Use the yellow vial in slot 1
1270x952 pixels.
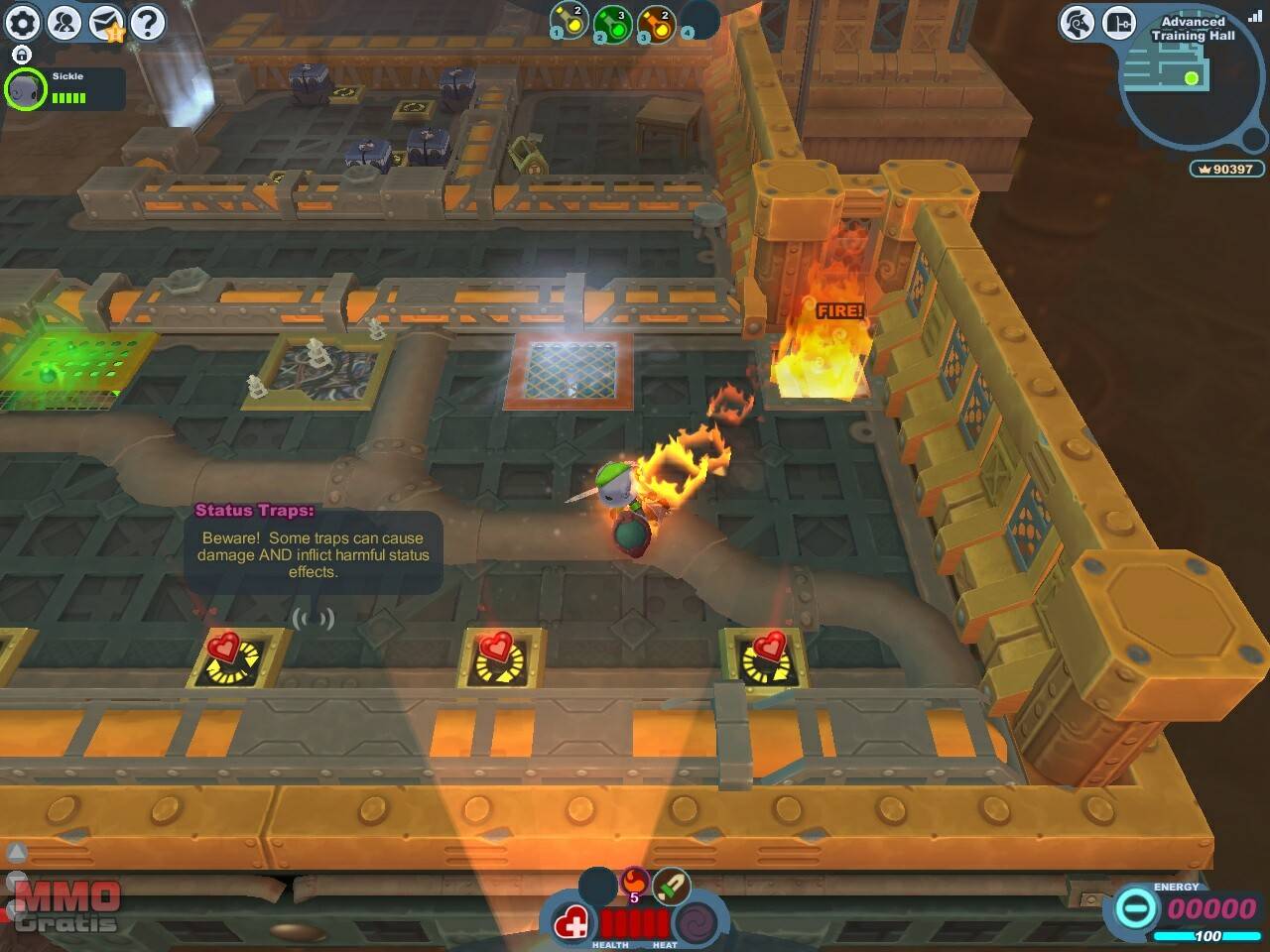point(570,20)
